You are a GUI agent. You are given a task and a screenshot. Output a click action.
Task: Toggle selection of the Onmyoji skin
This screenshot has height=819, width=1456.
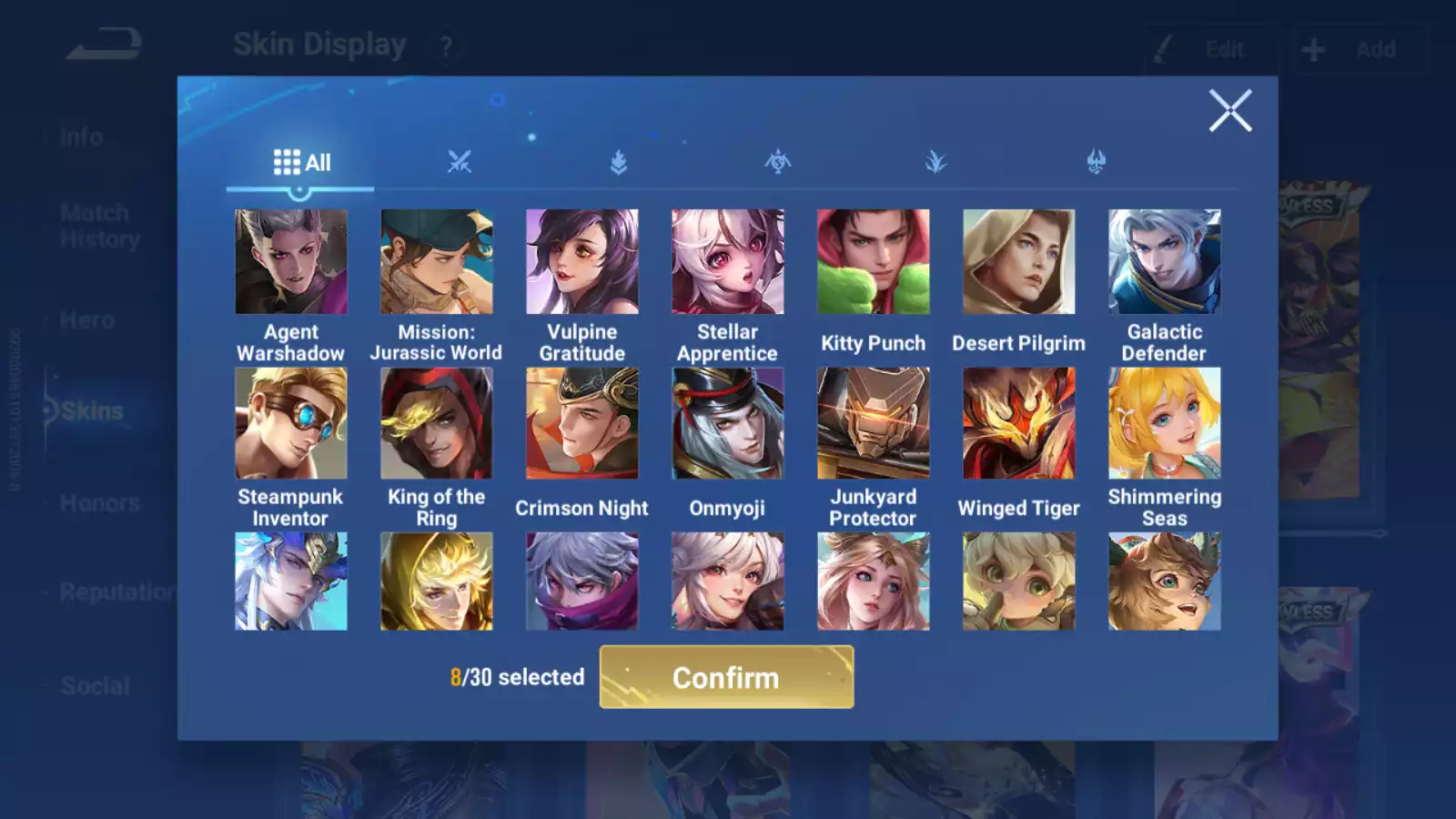pos(727,424)
